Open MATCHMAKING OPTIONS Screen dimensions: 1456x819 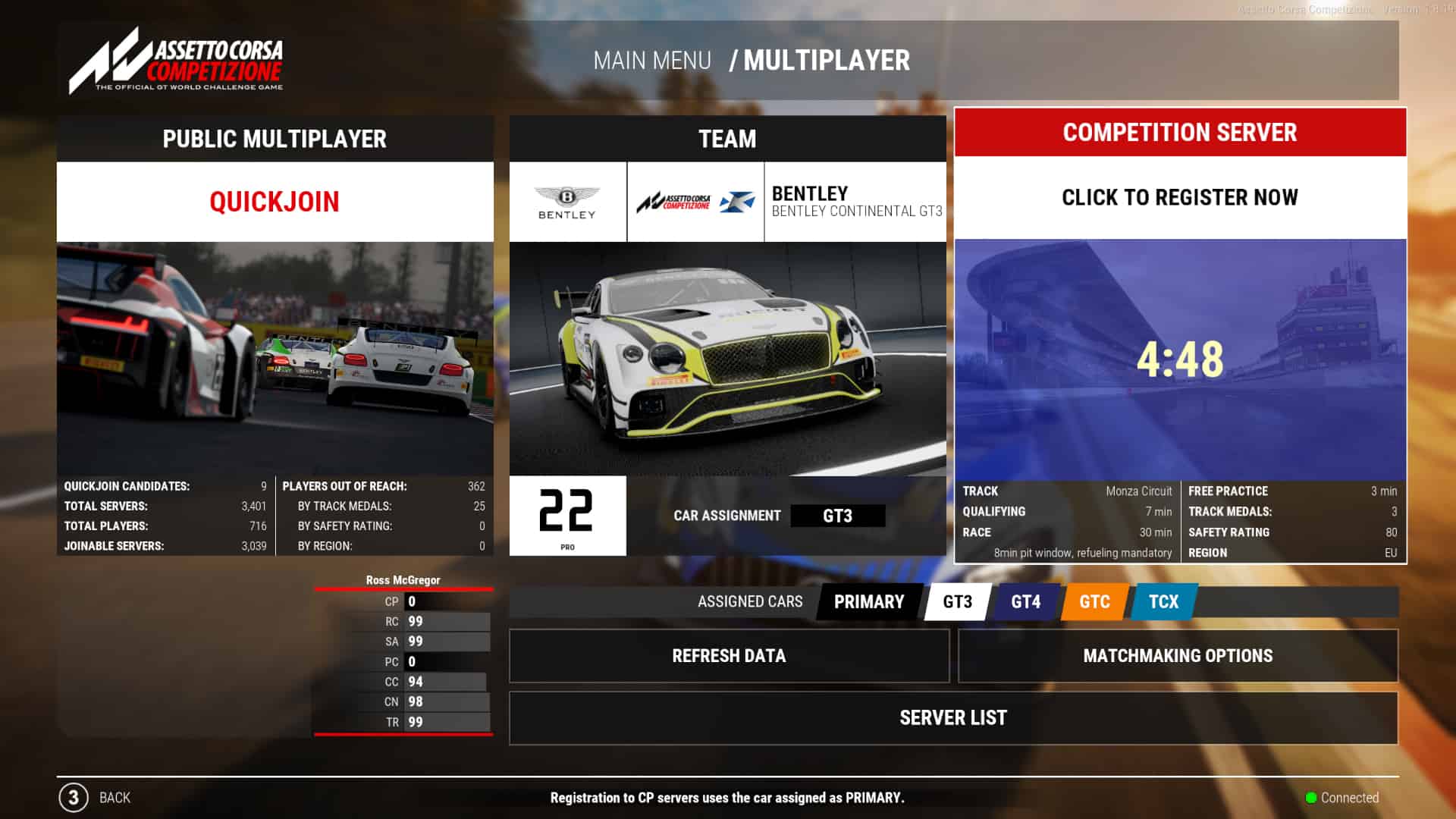(x=1178, y=656)
